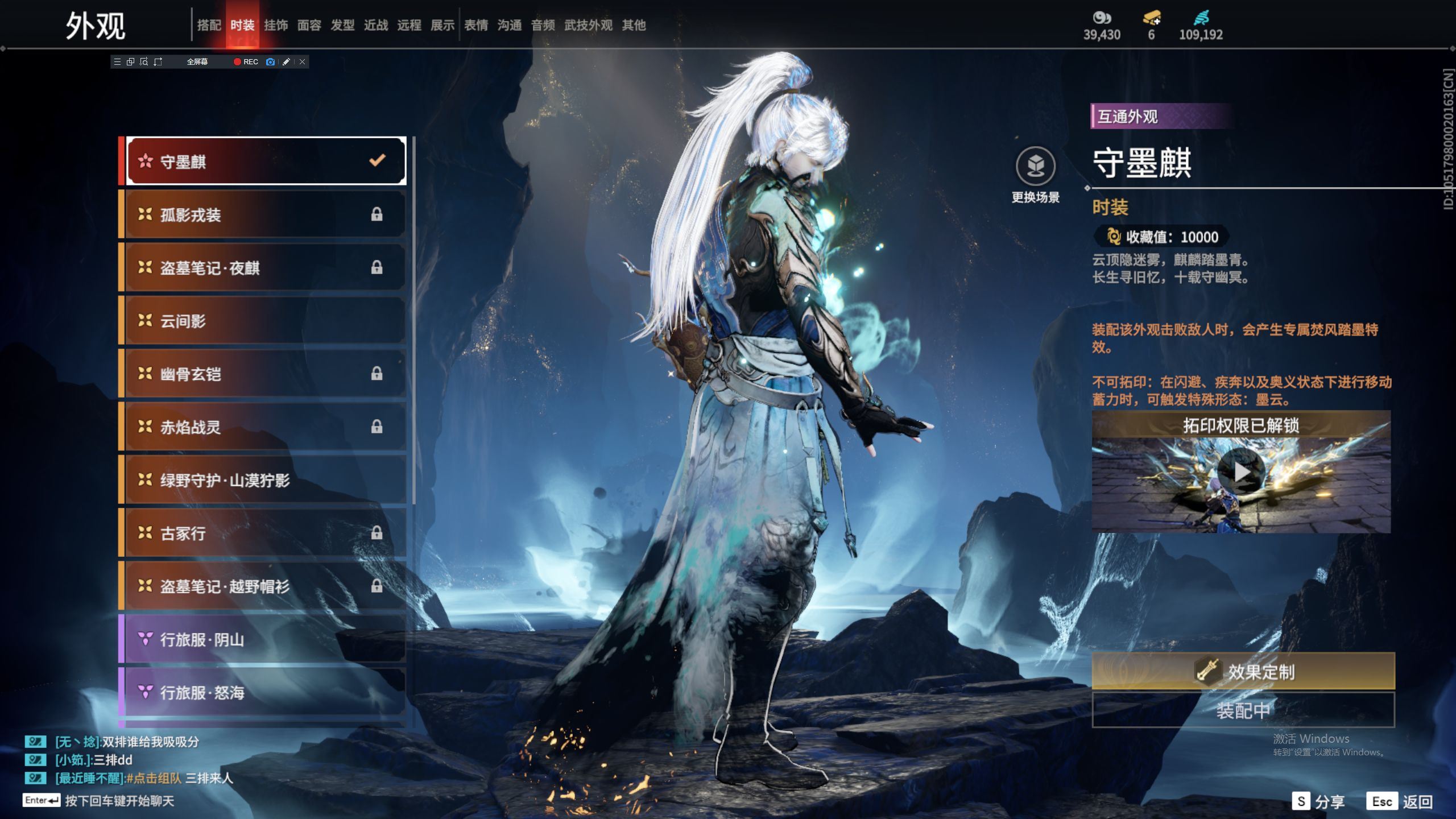Select the 盗墓笔记·夜麒 outfit
The height and width of the screenshot is (819, 1456).
click(265, 267)
